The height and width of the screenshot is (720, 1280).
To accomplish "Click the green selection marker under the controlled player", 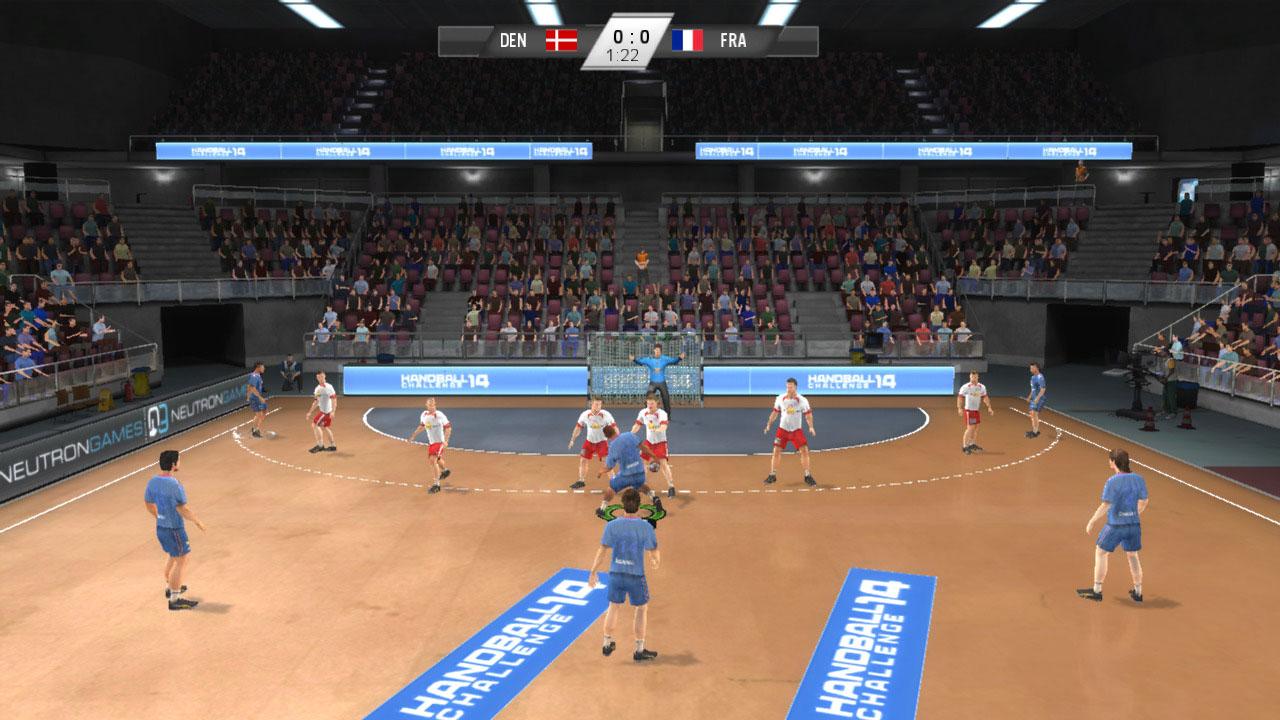I will pyautogui.click(x=633, y=510).
